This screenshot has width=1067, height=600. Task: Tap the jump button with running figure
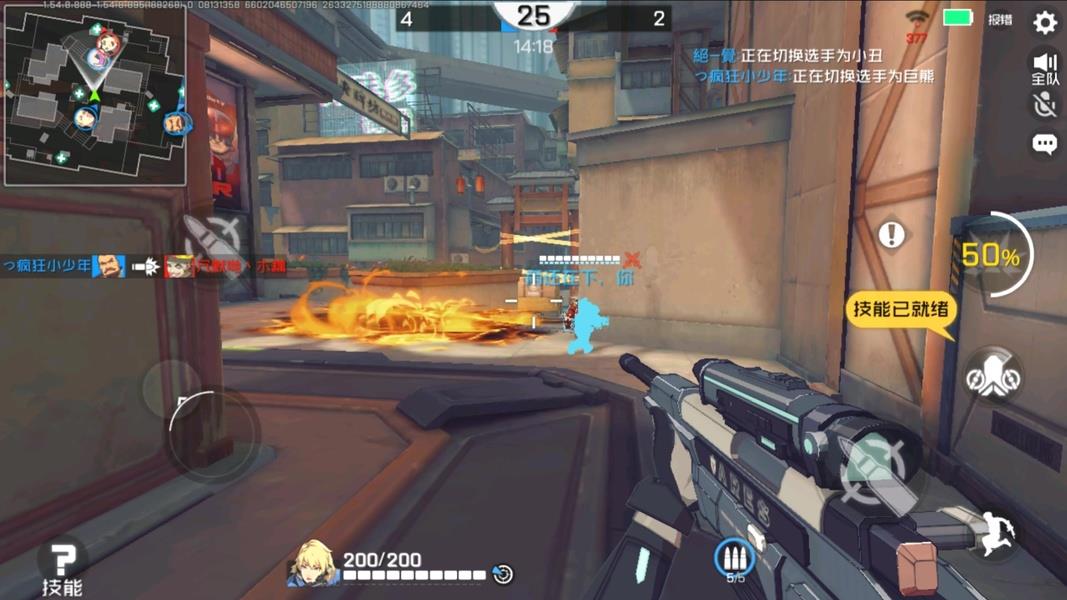pyautogui.click(x=993, y=533)
